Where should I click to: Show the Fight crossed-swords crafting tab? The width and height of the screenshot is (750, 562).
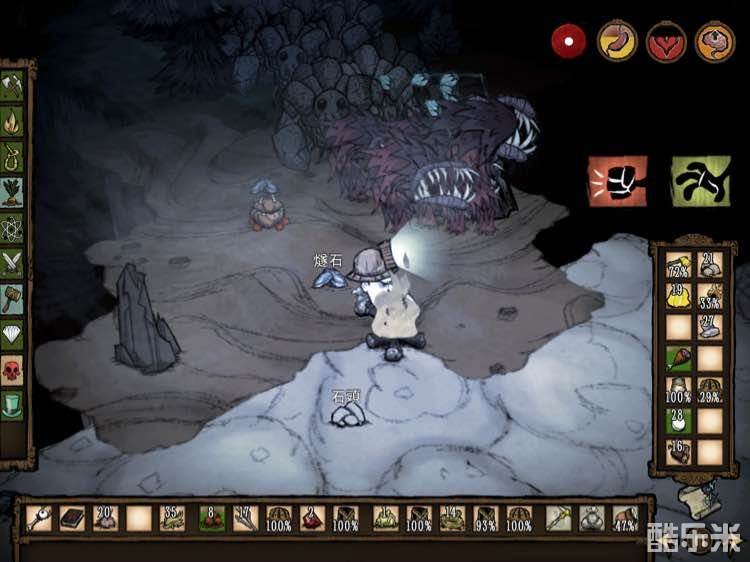[x=13, y=262]
